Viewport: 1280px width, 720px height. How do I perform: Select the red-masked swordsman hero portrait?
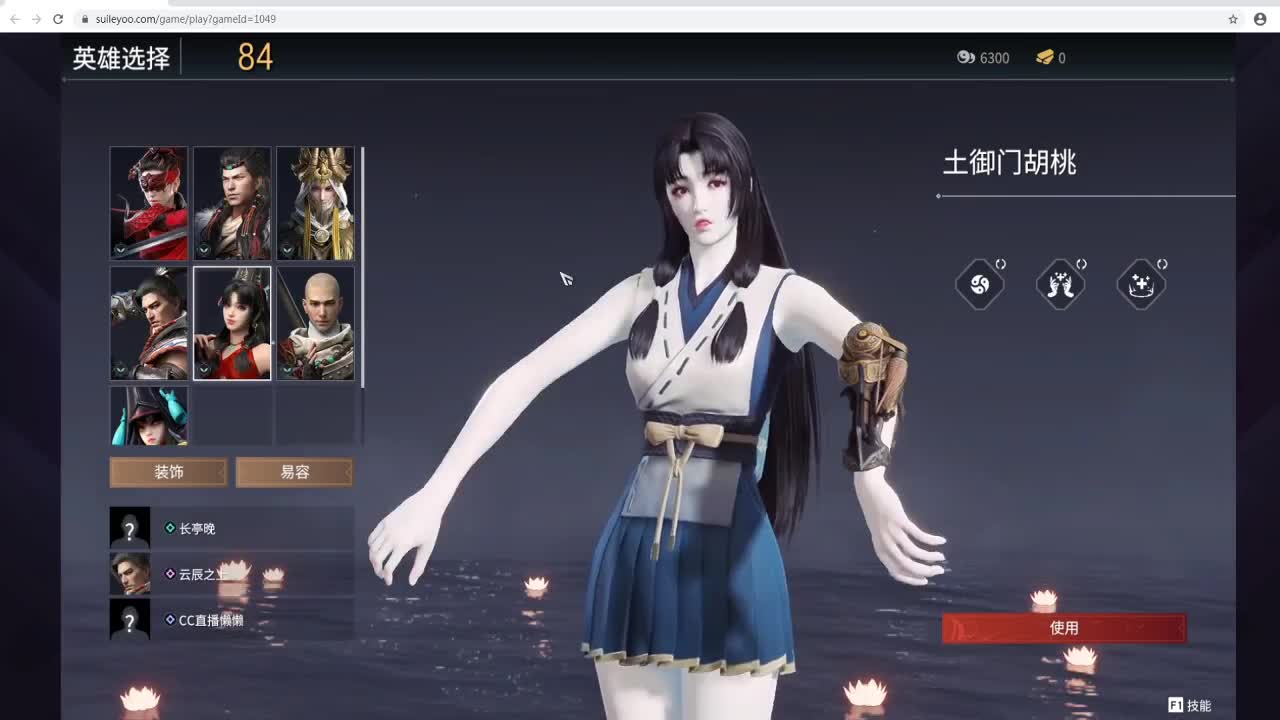coord(148,202)
